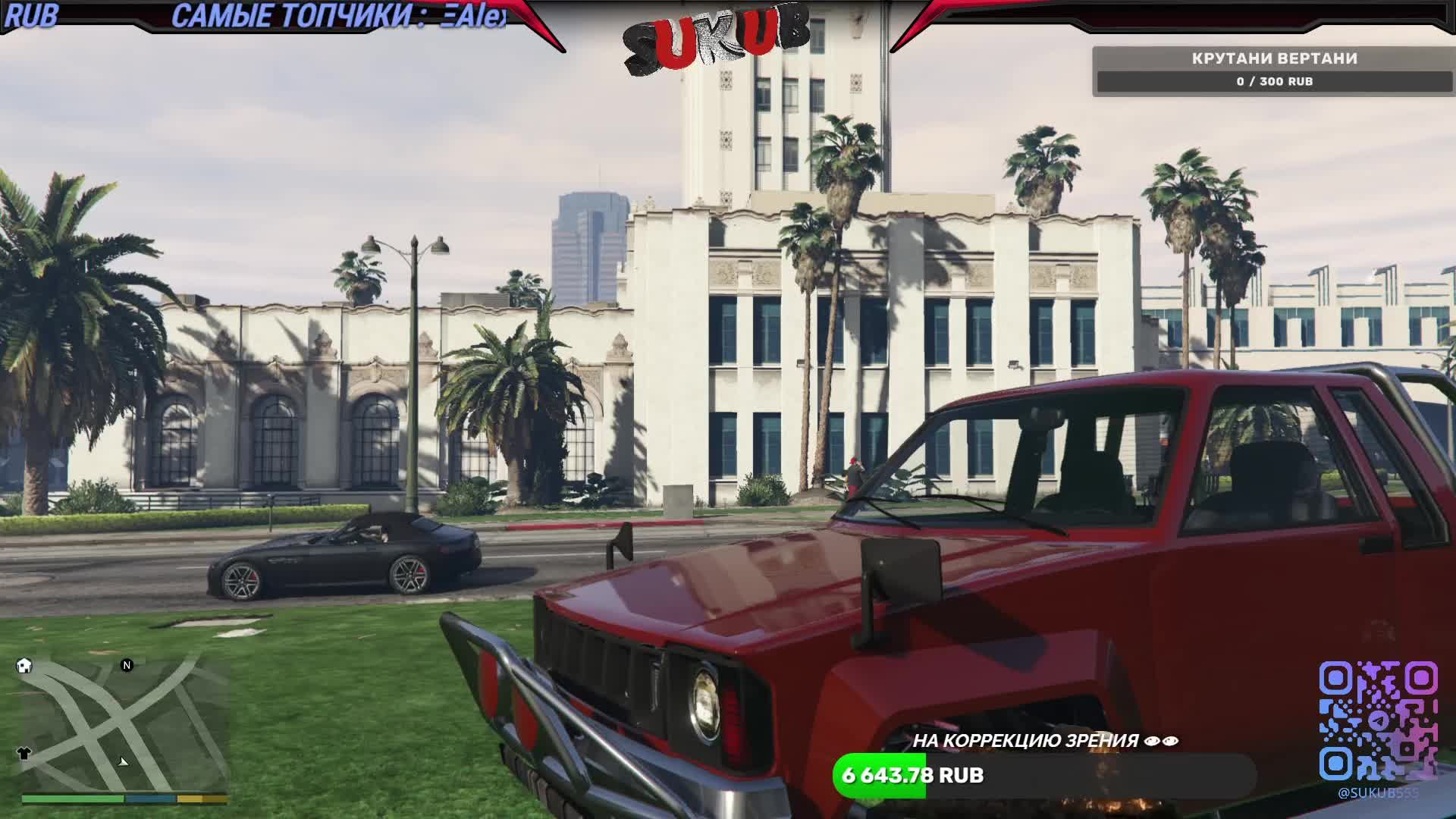Screen dimensions: 1456x819
Task: Select the safehouse house icon on the minimap
Action: click(24, 666)
